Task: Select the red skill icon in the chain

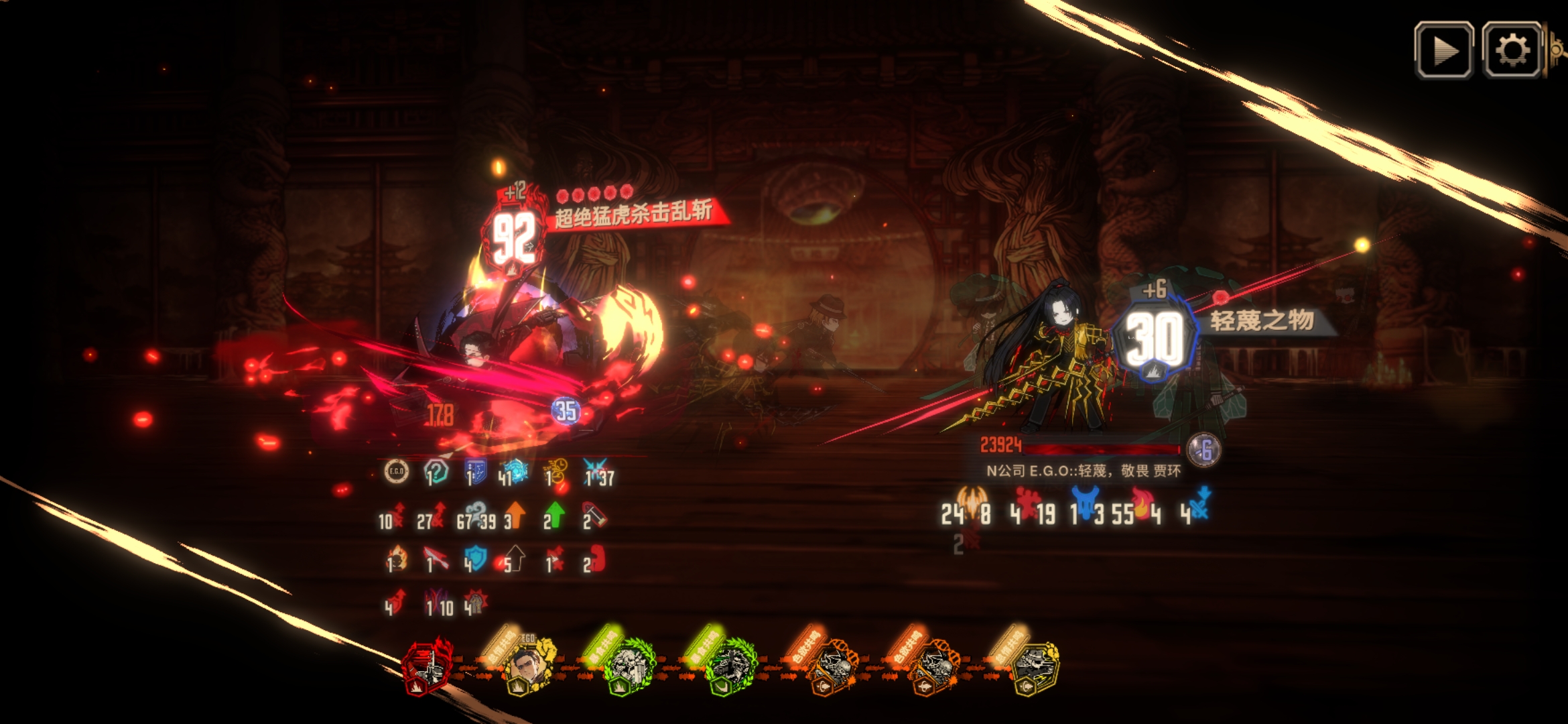Action: pos(427,665)
